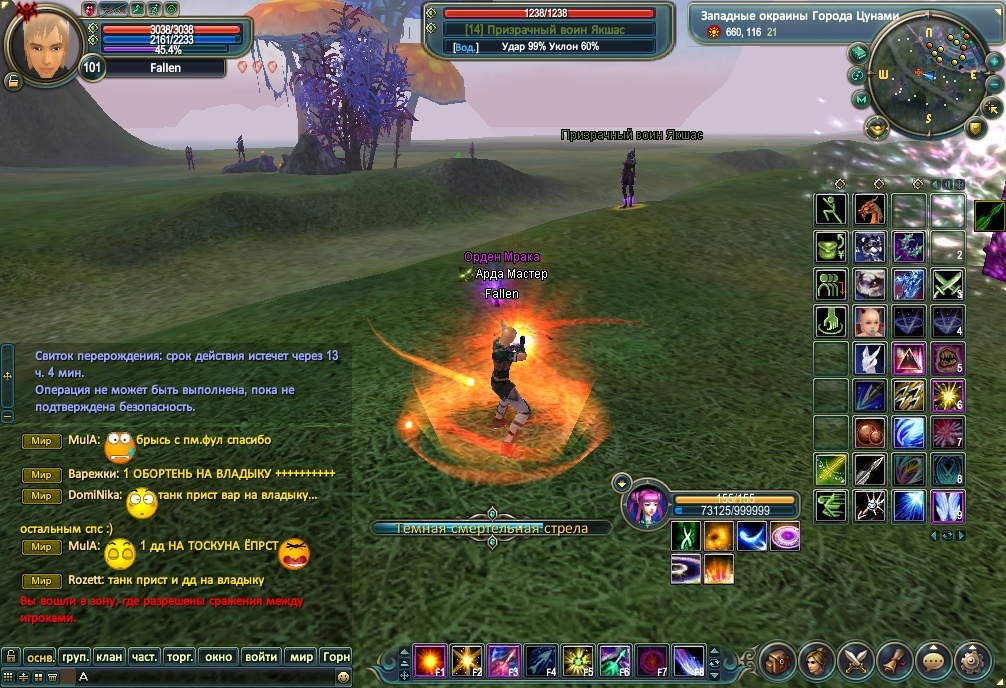Activate the crossed green swords skill
Screen dimensions: 1006x688
pos(946,284)
